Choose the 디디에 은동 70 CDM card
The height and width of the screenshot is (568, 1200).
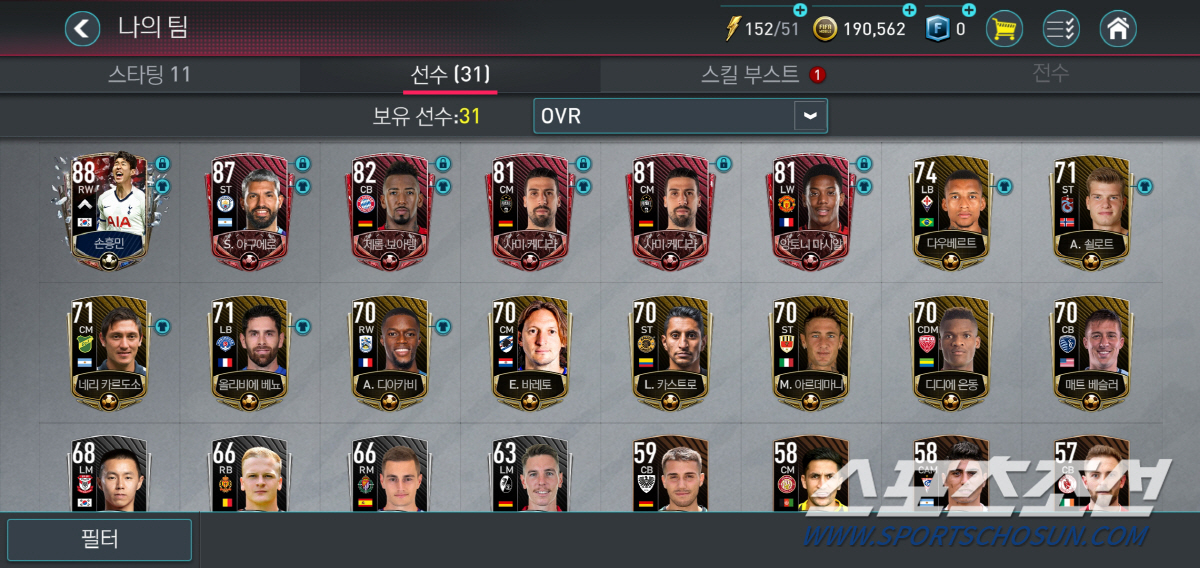[x=951, y=352]
